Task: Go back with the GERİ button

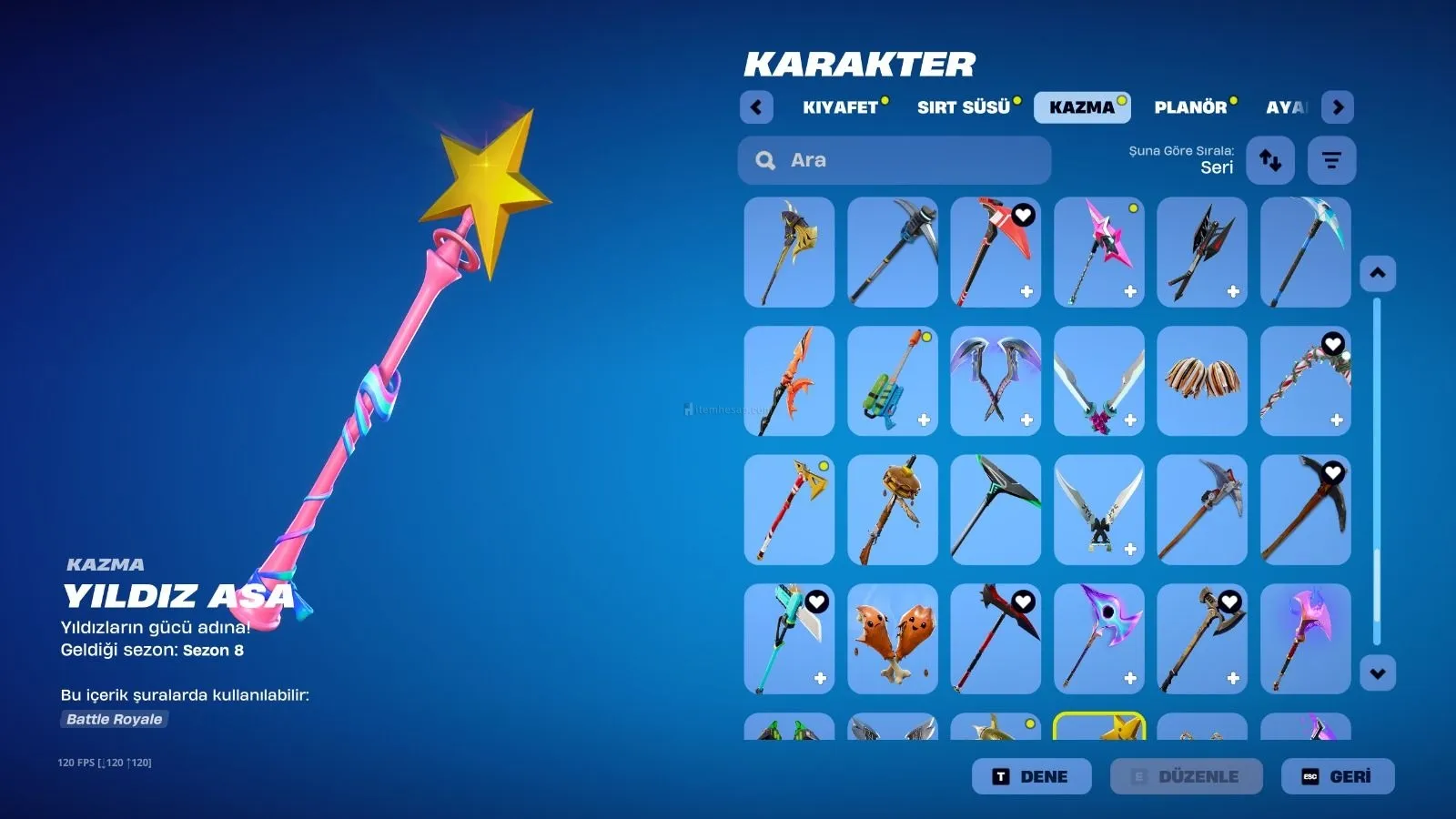Action: 1338,776
